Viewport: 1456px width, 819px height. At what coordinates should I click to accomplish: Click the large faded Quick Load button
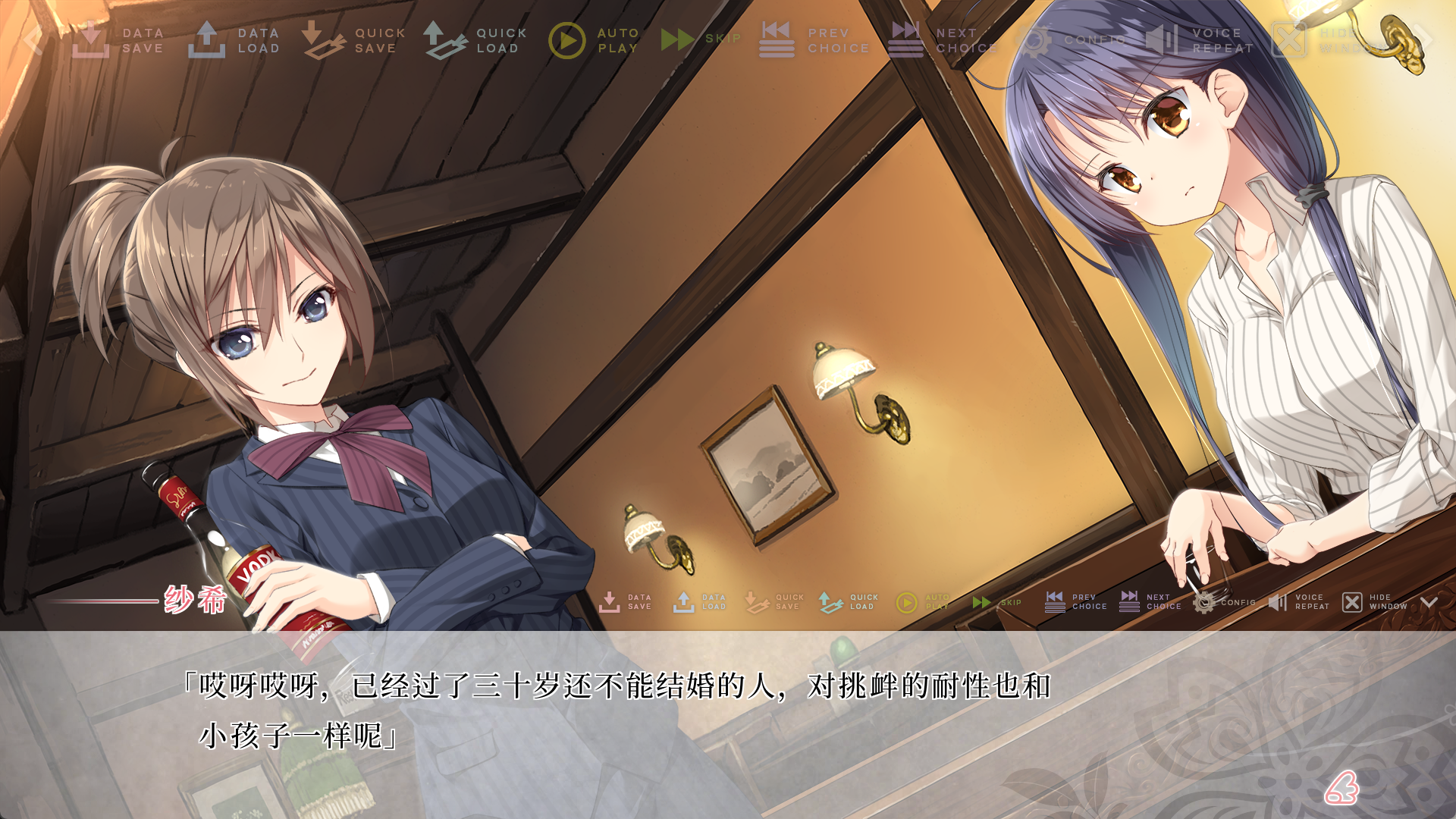tap(475, 40)
